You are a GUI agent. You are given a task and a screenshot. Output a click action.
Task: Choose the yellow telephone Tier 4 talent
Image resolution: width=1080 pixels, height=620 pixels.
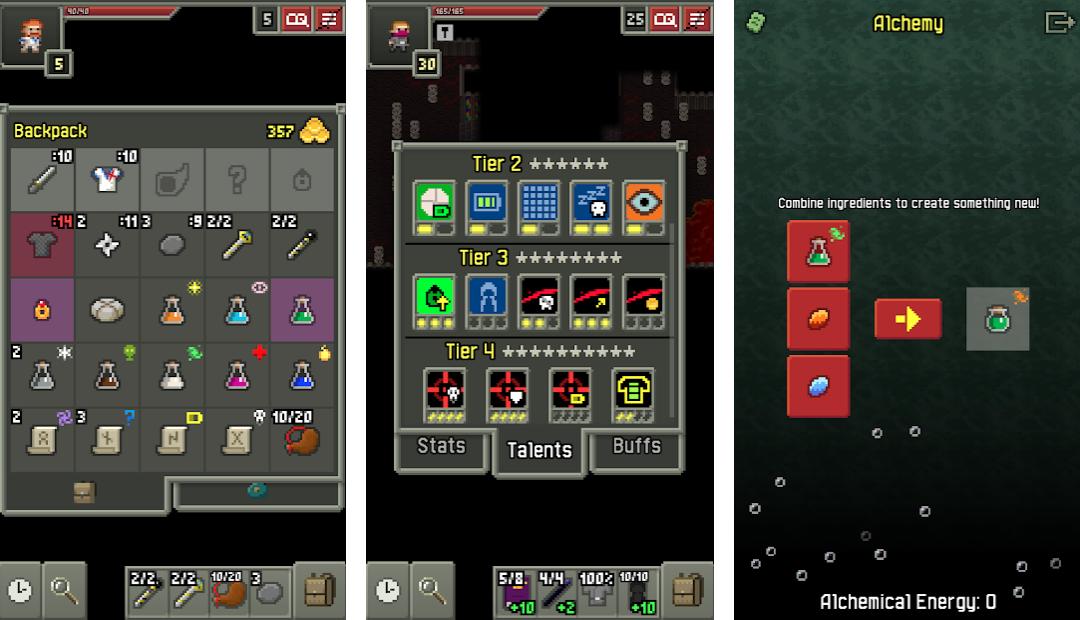click(632, 389)
